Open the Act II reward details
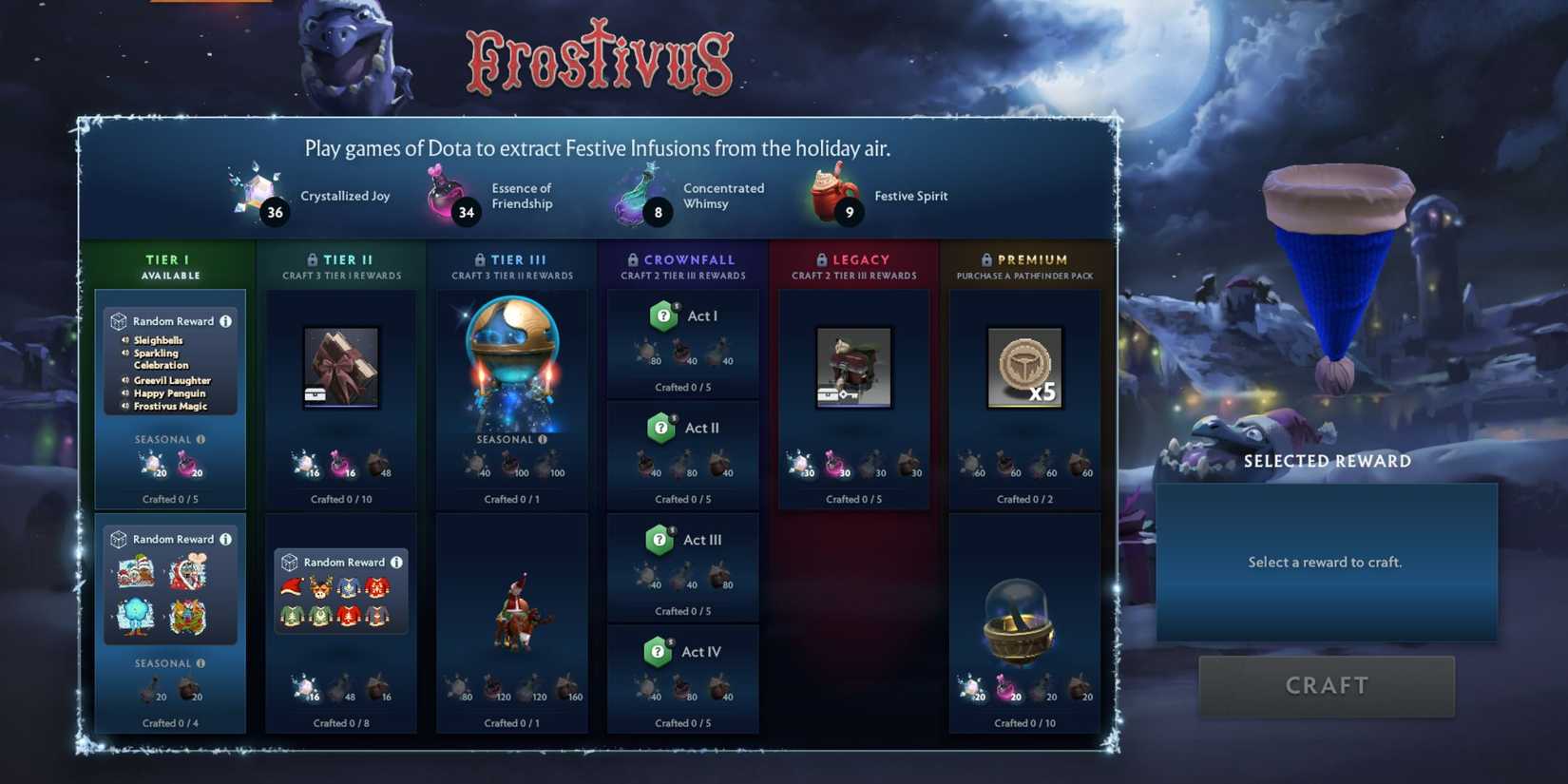The height and width of the screenshot is (784, 1568). point(662,428)
